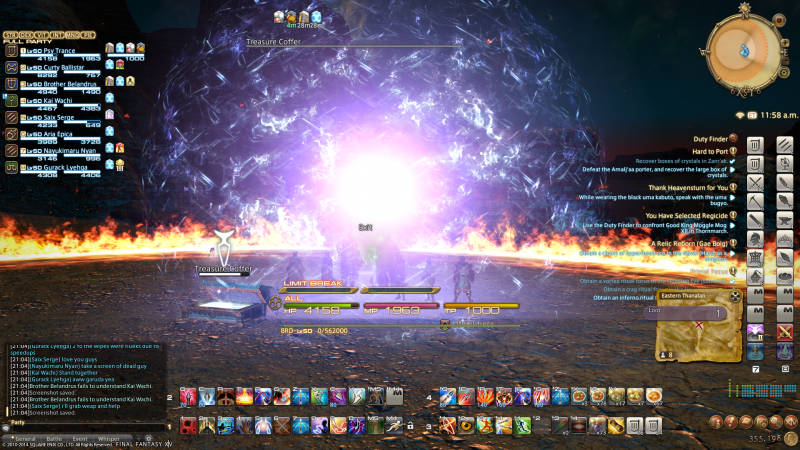Choose Gurack Lyehga from the party list
Viewport: 800px width, 450px height.
click(x=58, y=167)
